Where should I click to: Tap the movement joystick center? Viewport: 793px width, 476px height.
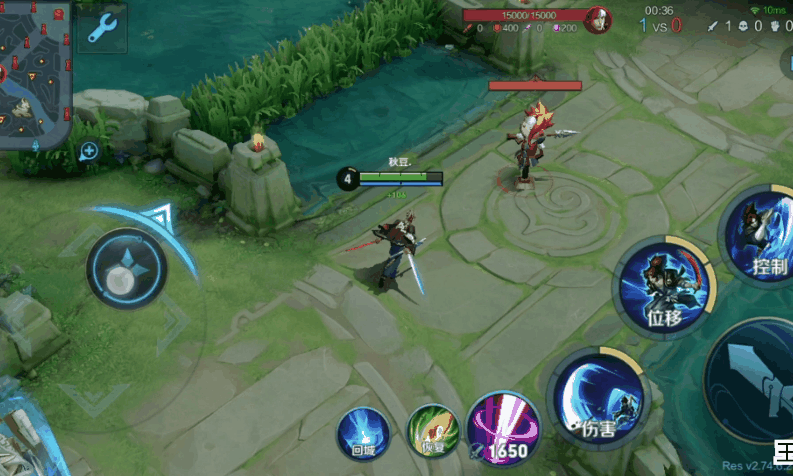click(126, 268)
